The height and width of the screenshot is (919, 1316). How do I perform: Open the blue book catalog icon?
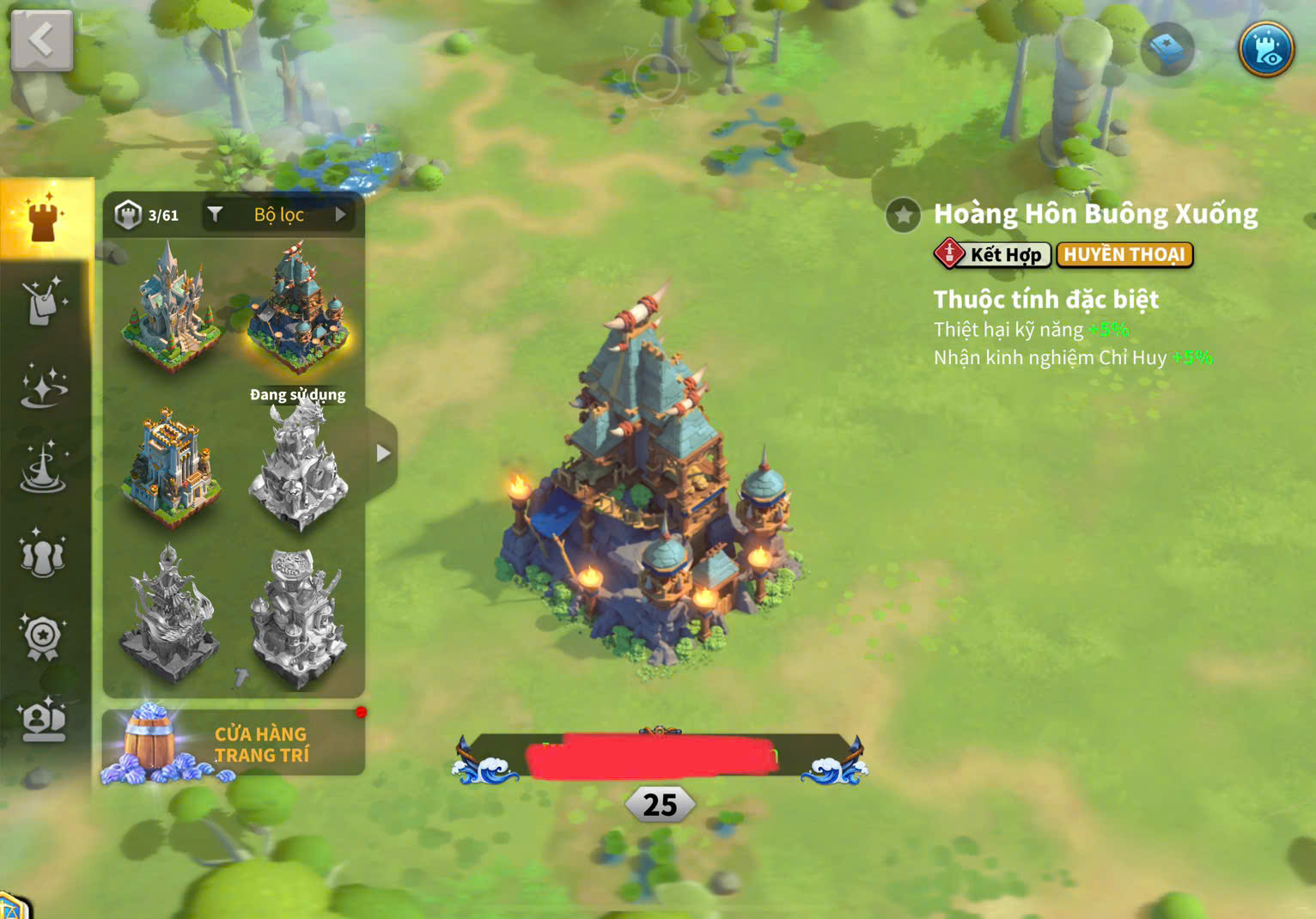coord(1167,50)
